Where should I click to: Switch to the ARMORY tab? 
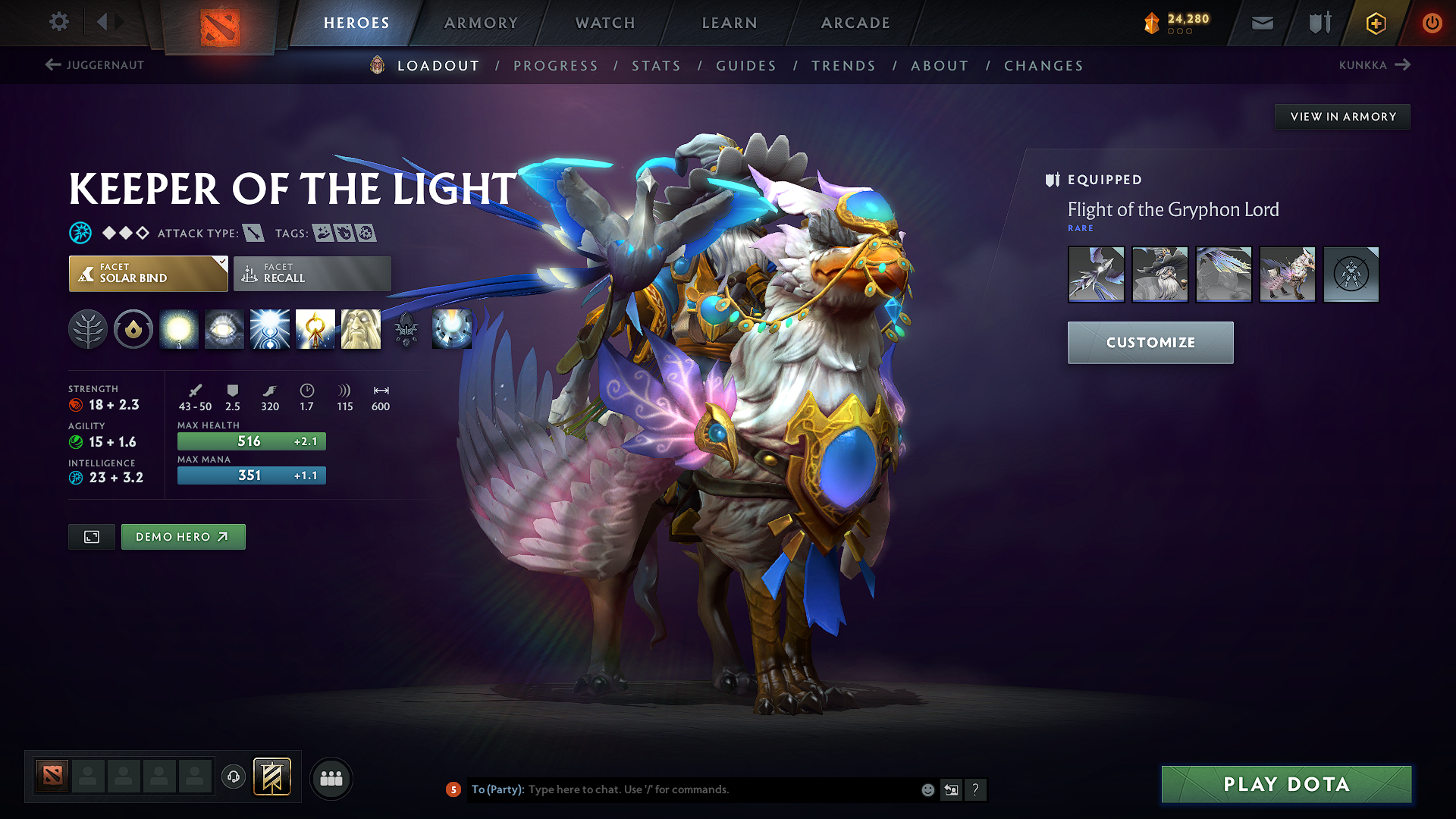pos(481,23)
